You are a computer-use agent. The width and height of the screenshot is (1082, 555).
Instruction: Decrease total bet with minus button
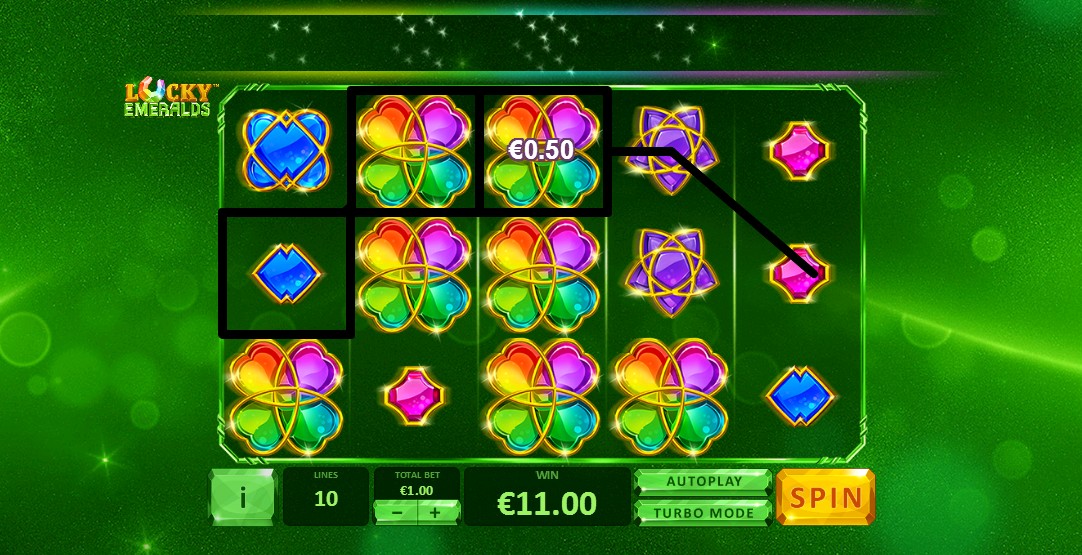397,512
